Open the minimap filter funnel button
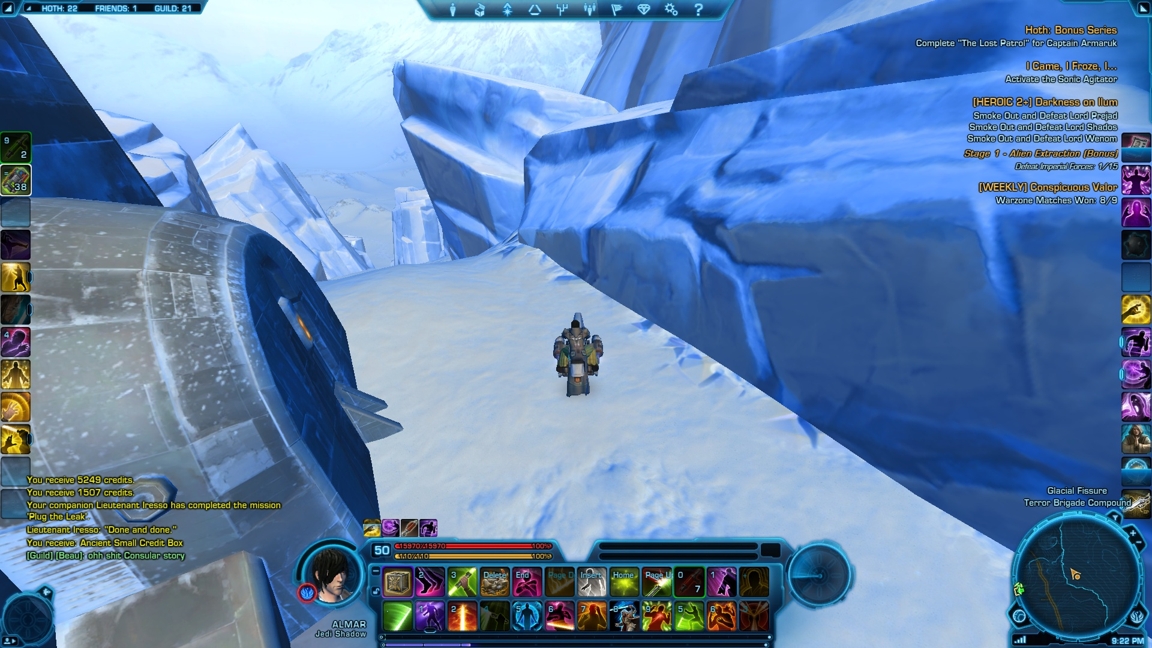Screen dimensions: 1152x648 click(1114, 518)
